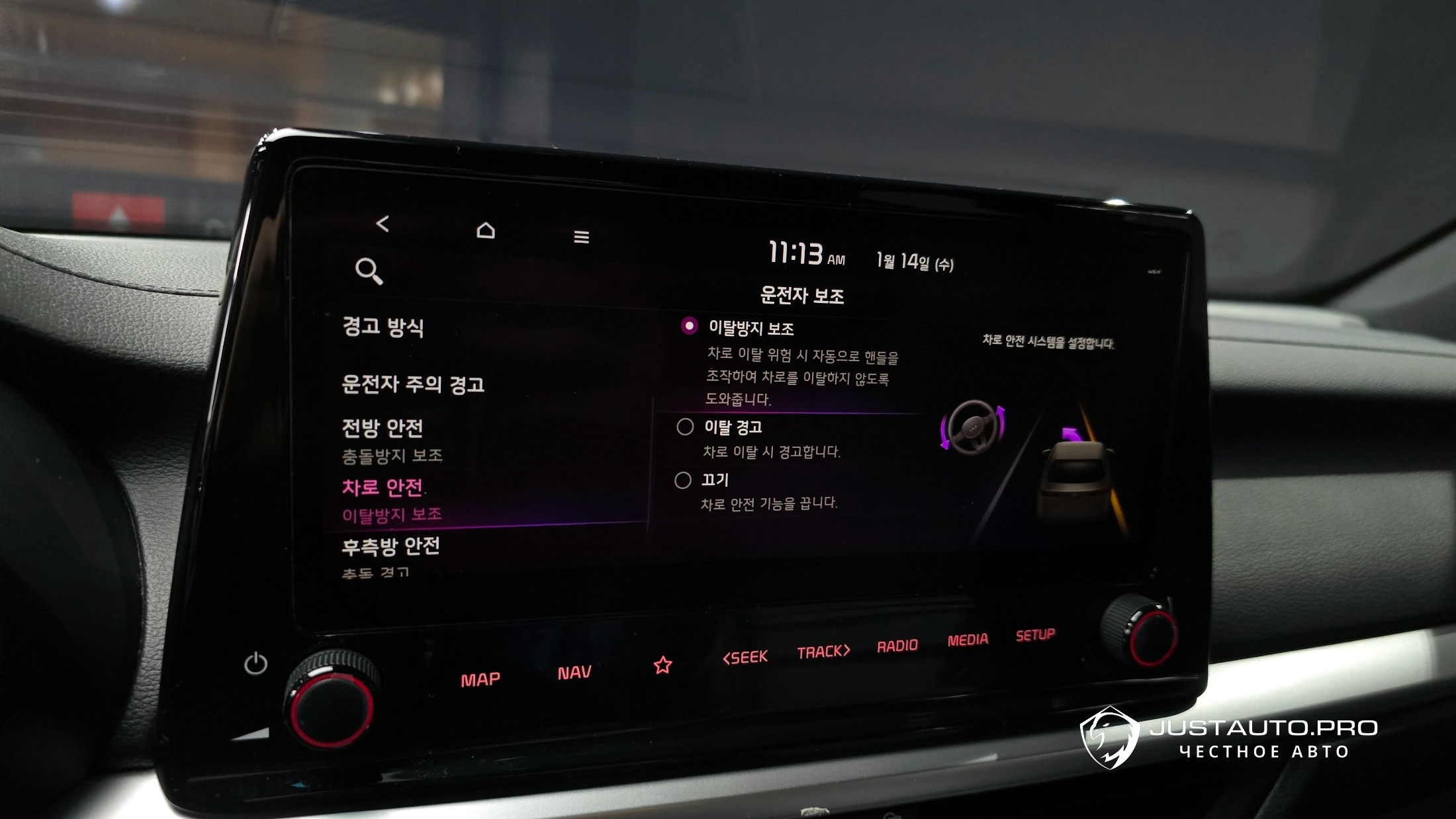Tap the star favorite button
This screenshot has height=819, width=1456.
coord(662,666)
